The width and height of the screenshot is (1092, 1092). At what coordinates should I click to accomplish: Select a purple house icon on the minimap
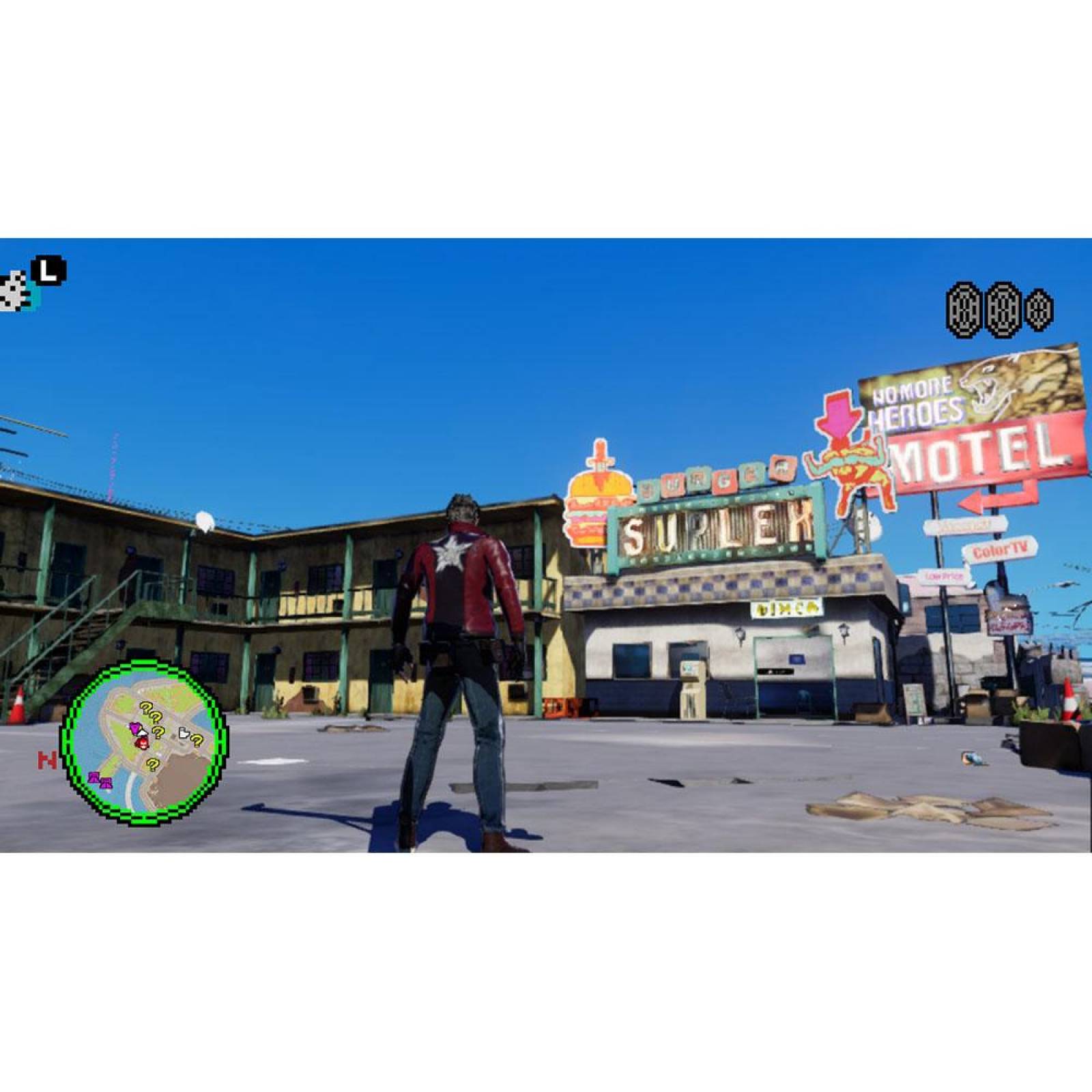[x=95, y=780]
